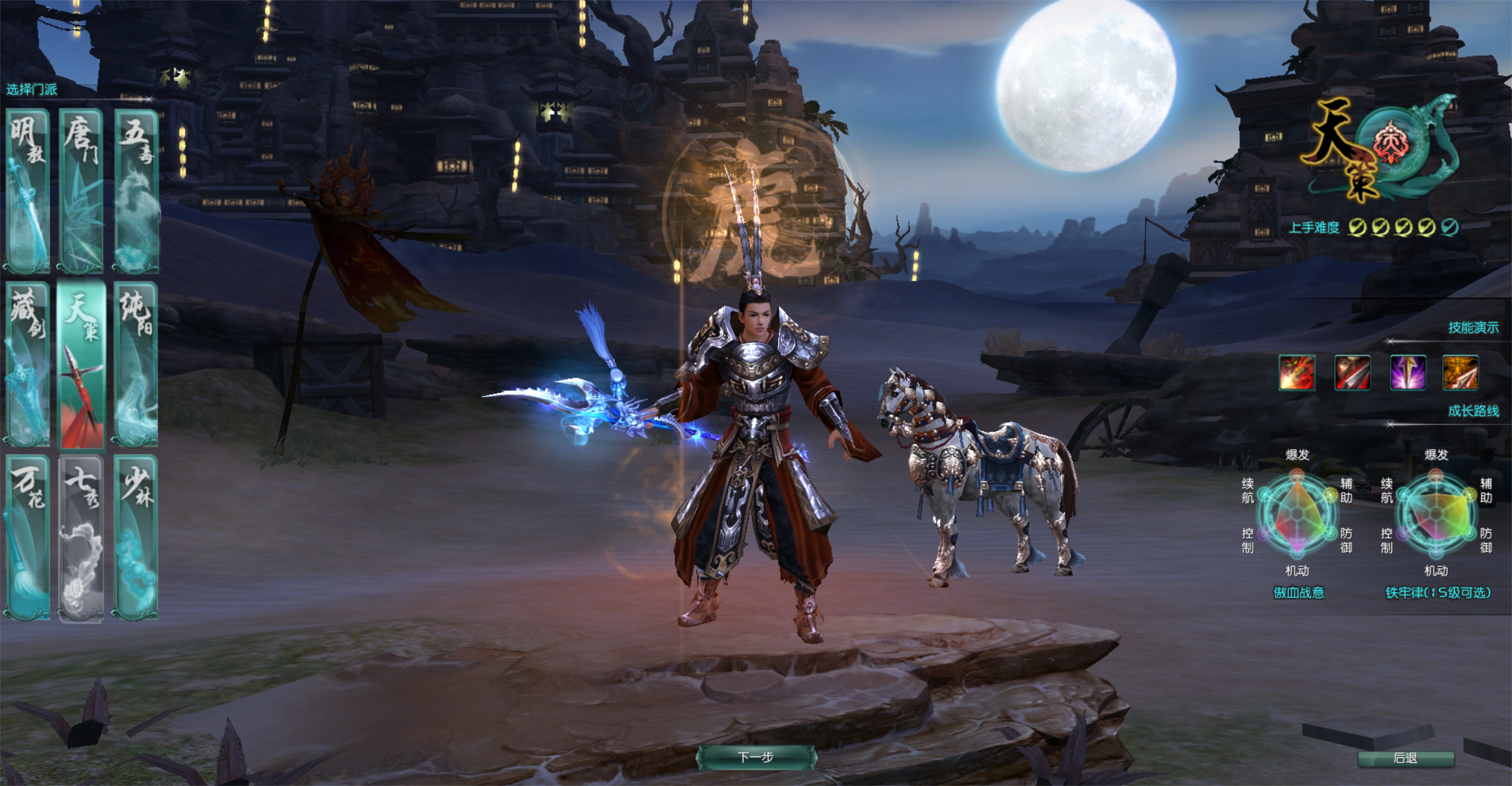
Task: Play the red spear slash skill demo
Action: [x=1352, y=373]
